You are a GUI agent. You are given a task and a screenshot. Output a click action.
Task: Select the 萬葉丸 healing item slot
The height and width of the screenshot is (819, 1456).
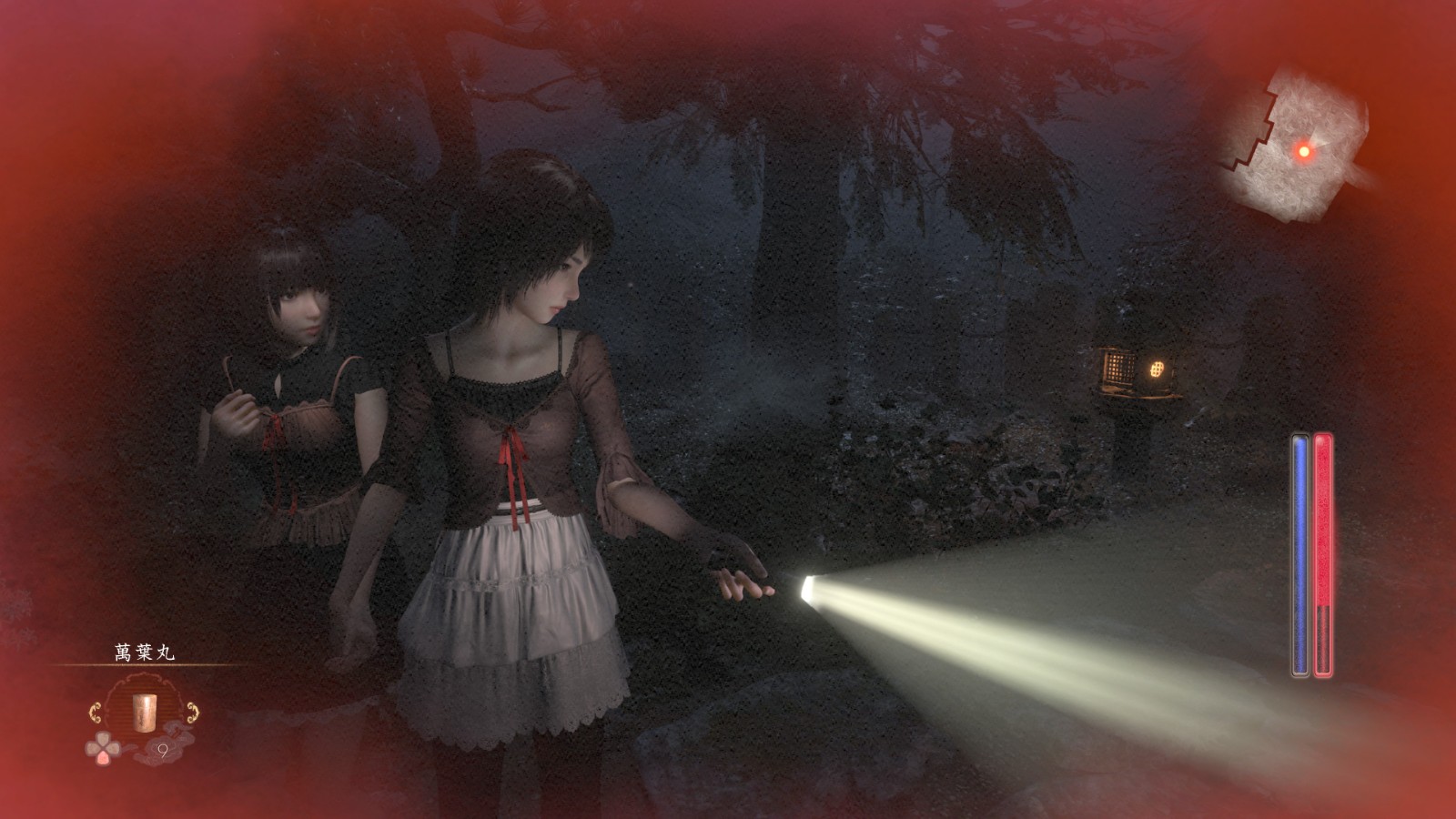tap(140, 708)
